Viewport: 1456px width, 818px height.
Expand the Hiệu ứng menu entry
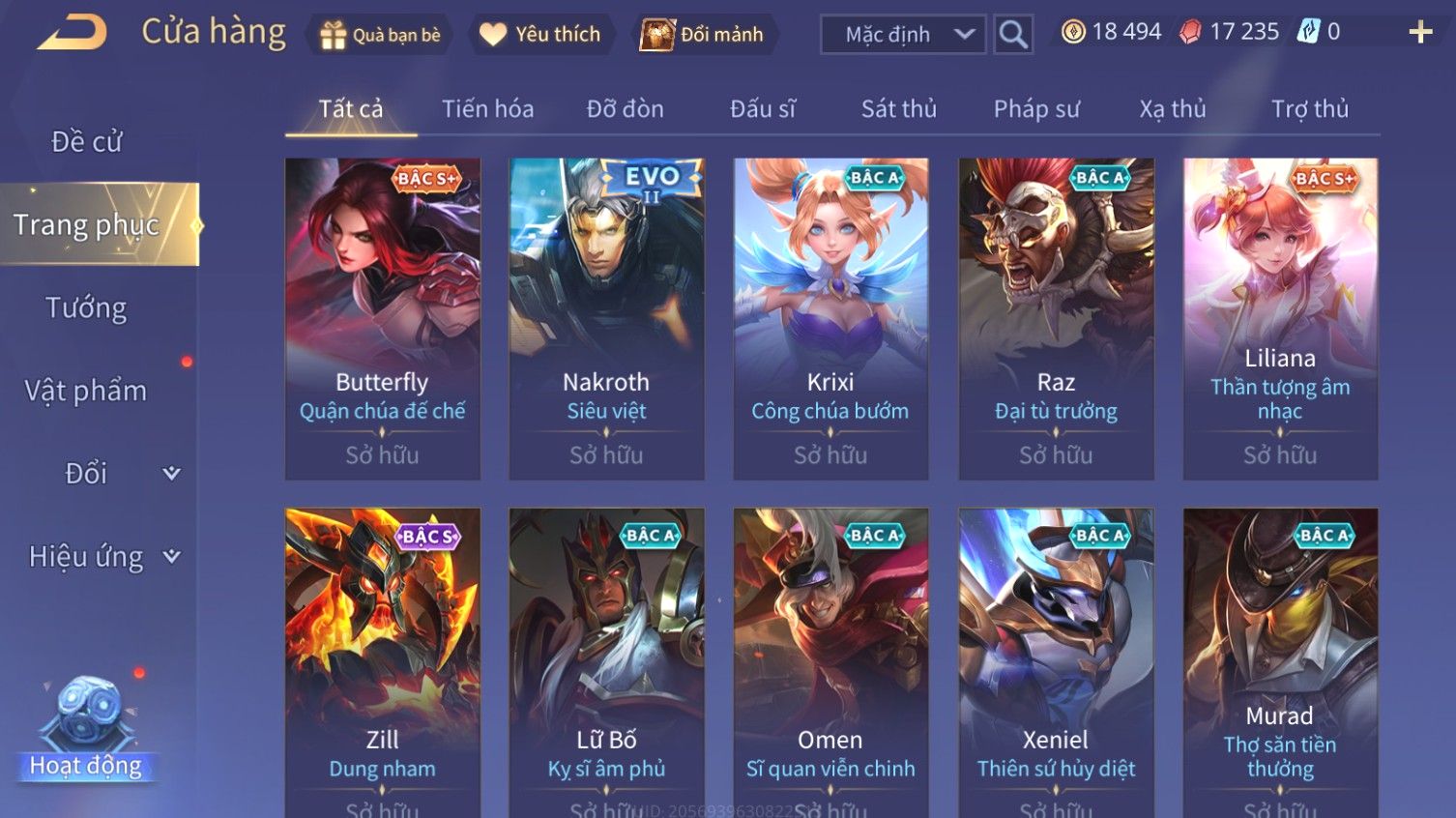tap(102, 557)
